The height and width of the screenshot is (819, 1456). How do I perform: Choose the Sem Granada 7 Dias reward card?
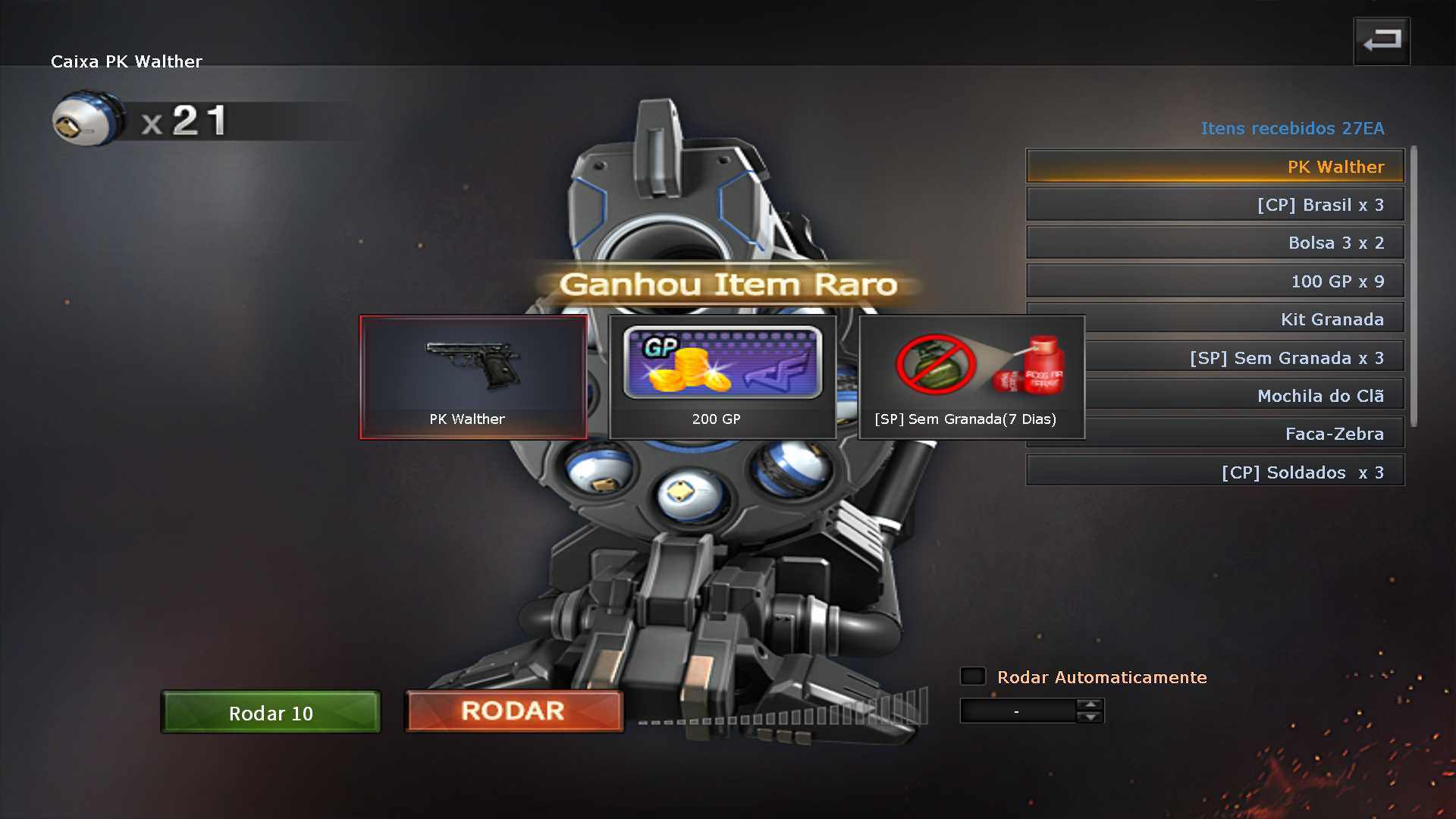[971, 377]
